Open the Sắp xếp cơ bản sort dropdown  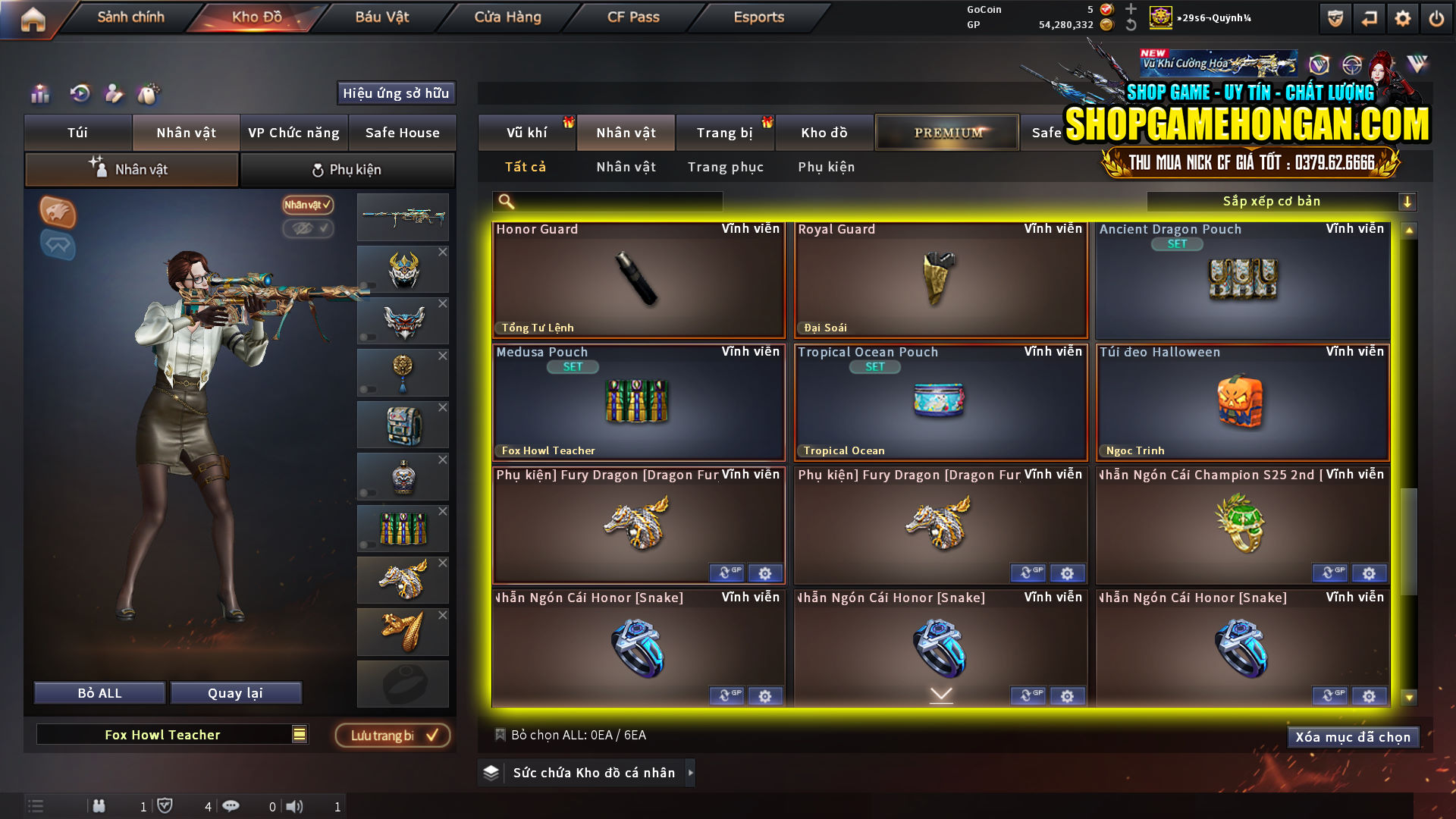tap(1282, 201)
